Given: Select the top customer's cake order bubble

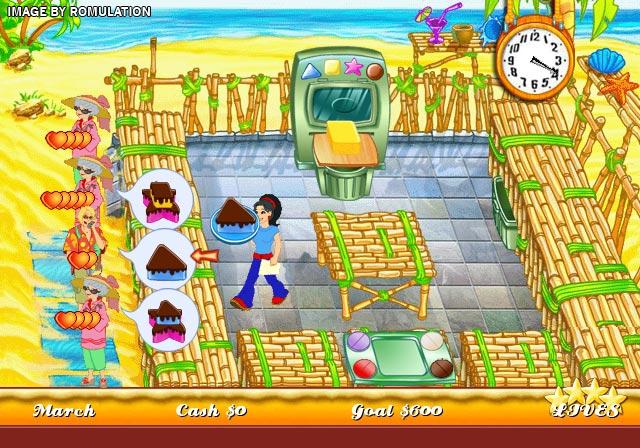Looking at the screenshot, I should pos(161,198).
